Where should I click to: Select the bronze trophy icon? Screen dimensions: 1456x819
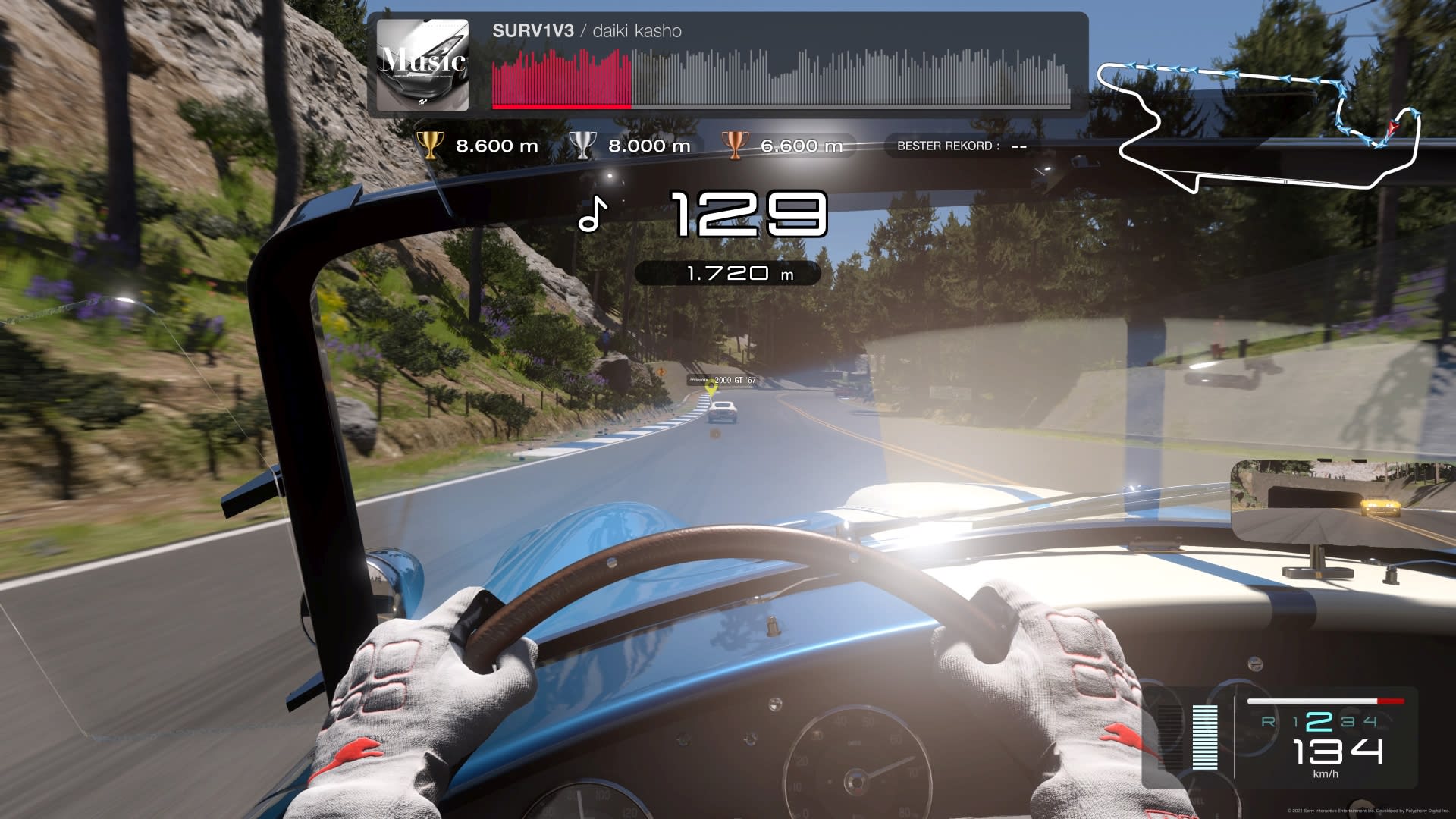[x=734, y=145]
